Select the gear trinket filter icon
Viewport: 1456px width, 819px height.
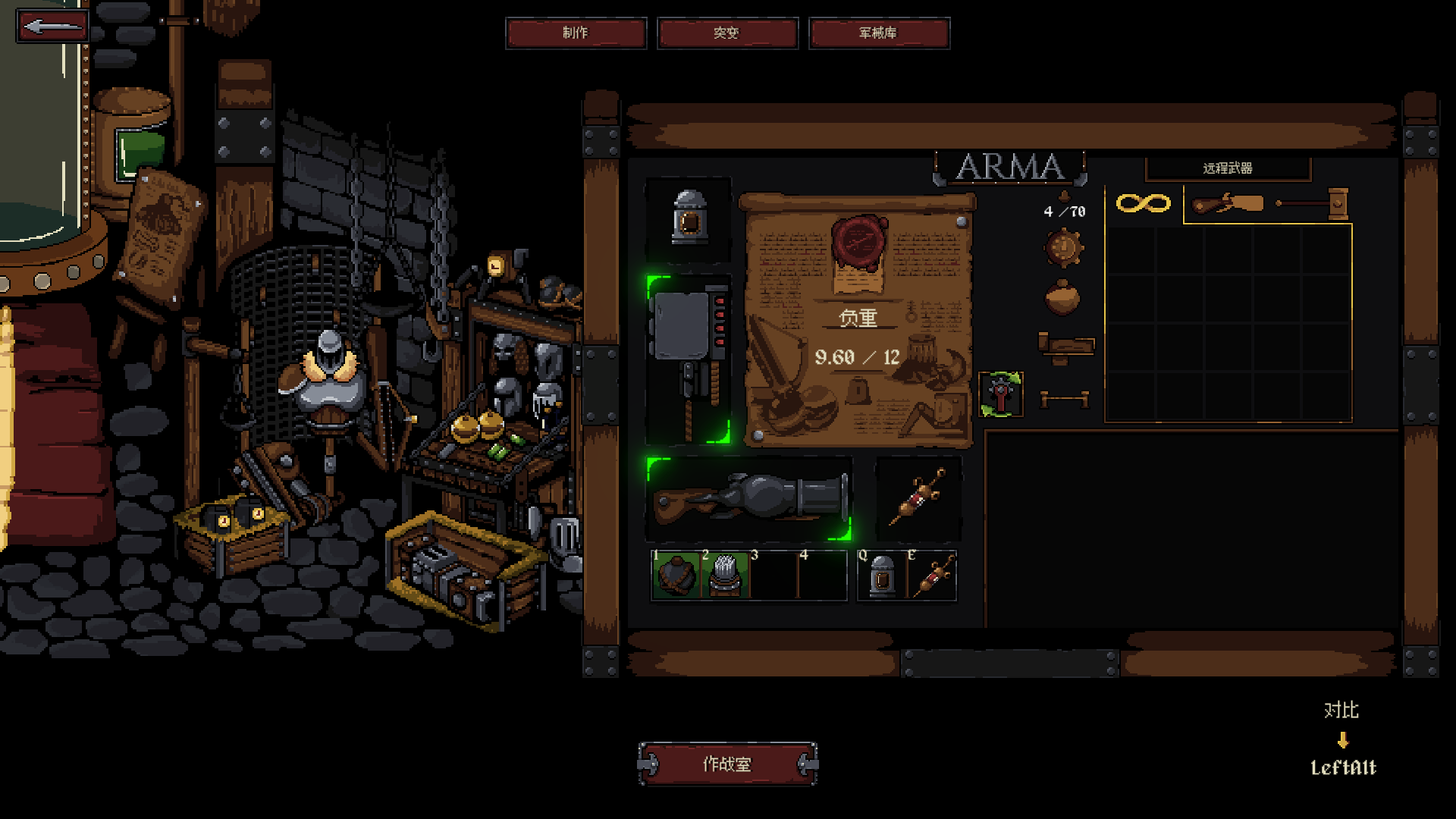click(x=1063, y=249)
